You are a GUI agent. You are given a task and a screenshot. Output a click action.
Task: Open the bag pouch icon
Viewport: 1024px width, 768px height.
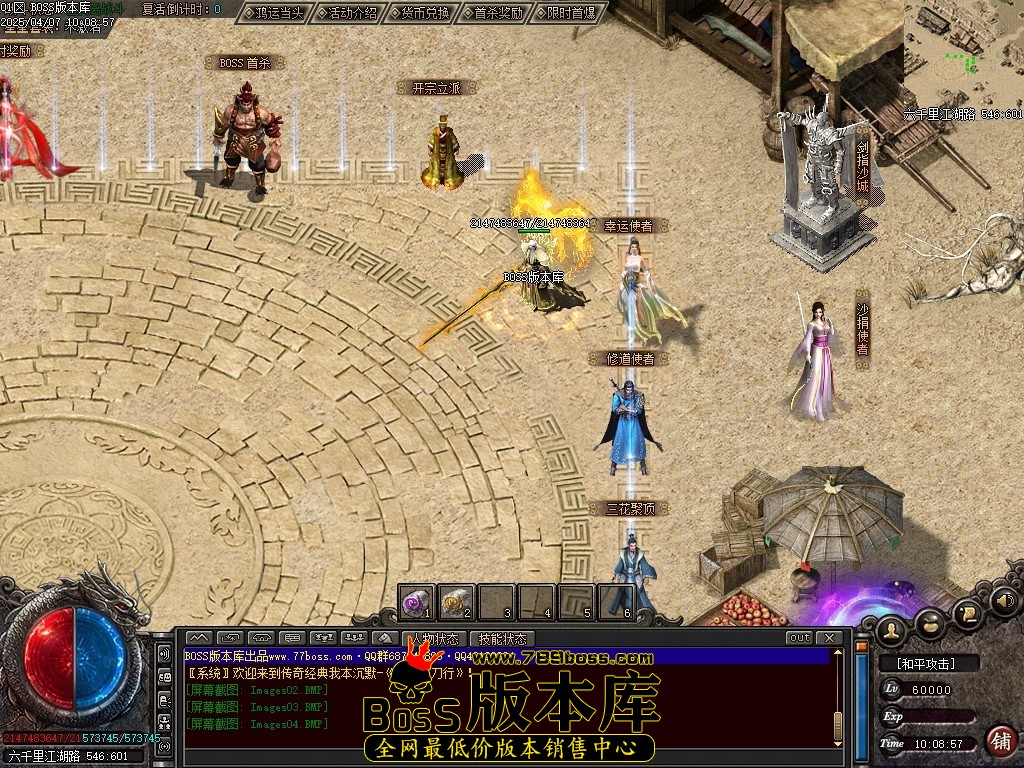[x=930, y=622]
